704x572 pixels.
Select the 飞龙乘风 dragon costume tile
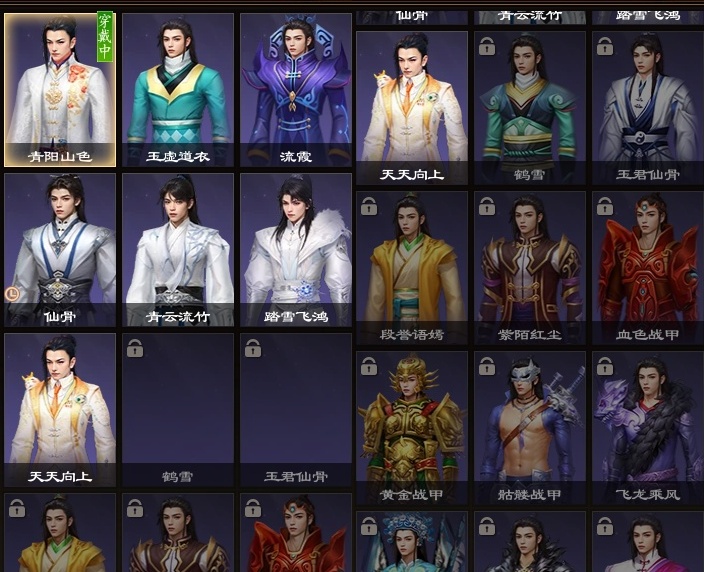click(648, 428)
